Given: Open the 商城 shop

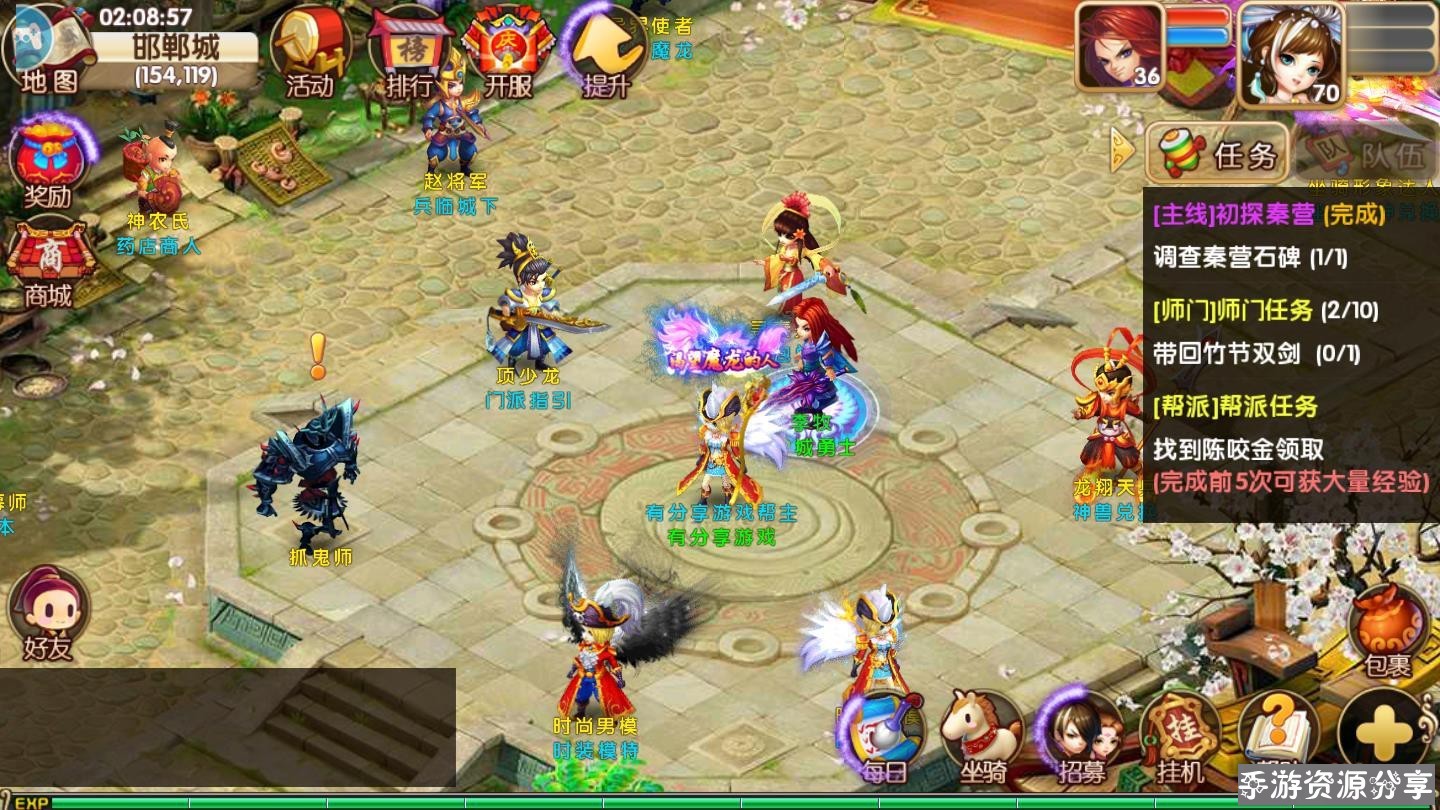Looking at the screenshot, I should click(50, 262).
